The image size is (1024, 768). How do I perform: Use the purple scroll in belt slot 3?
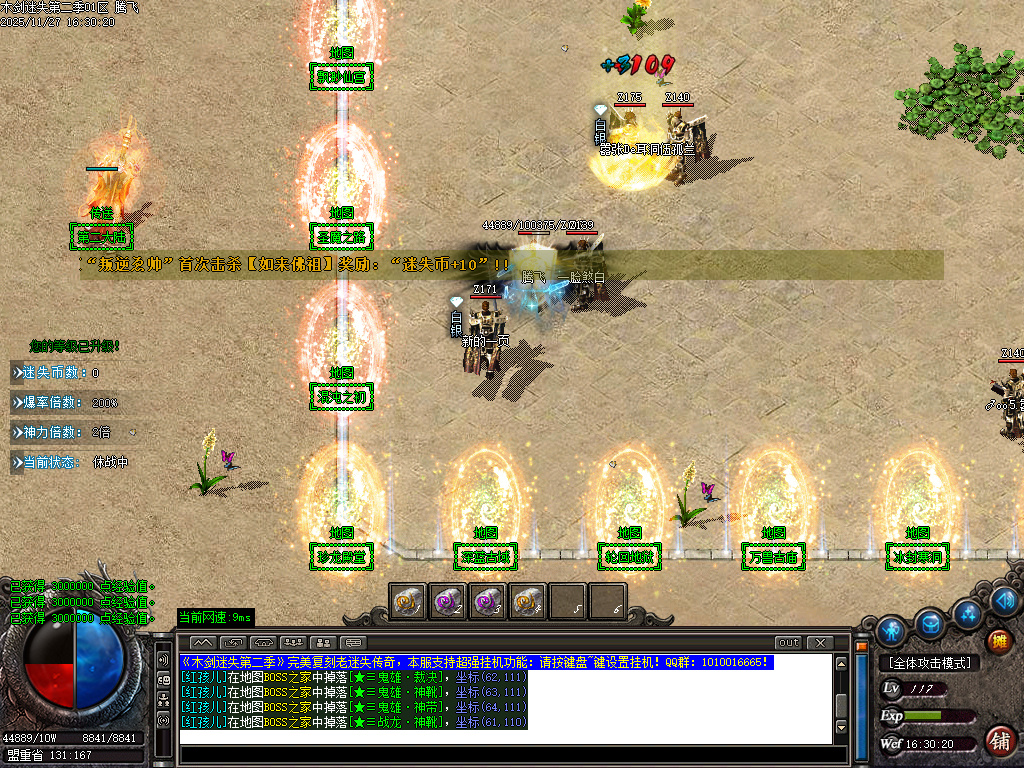(488, 602)
